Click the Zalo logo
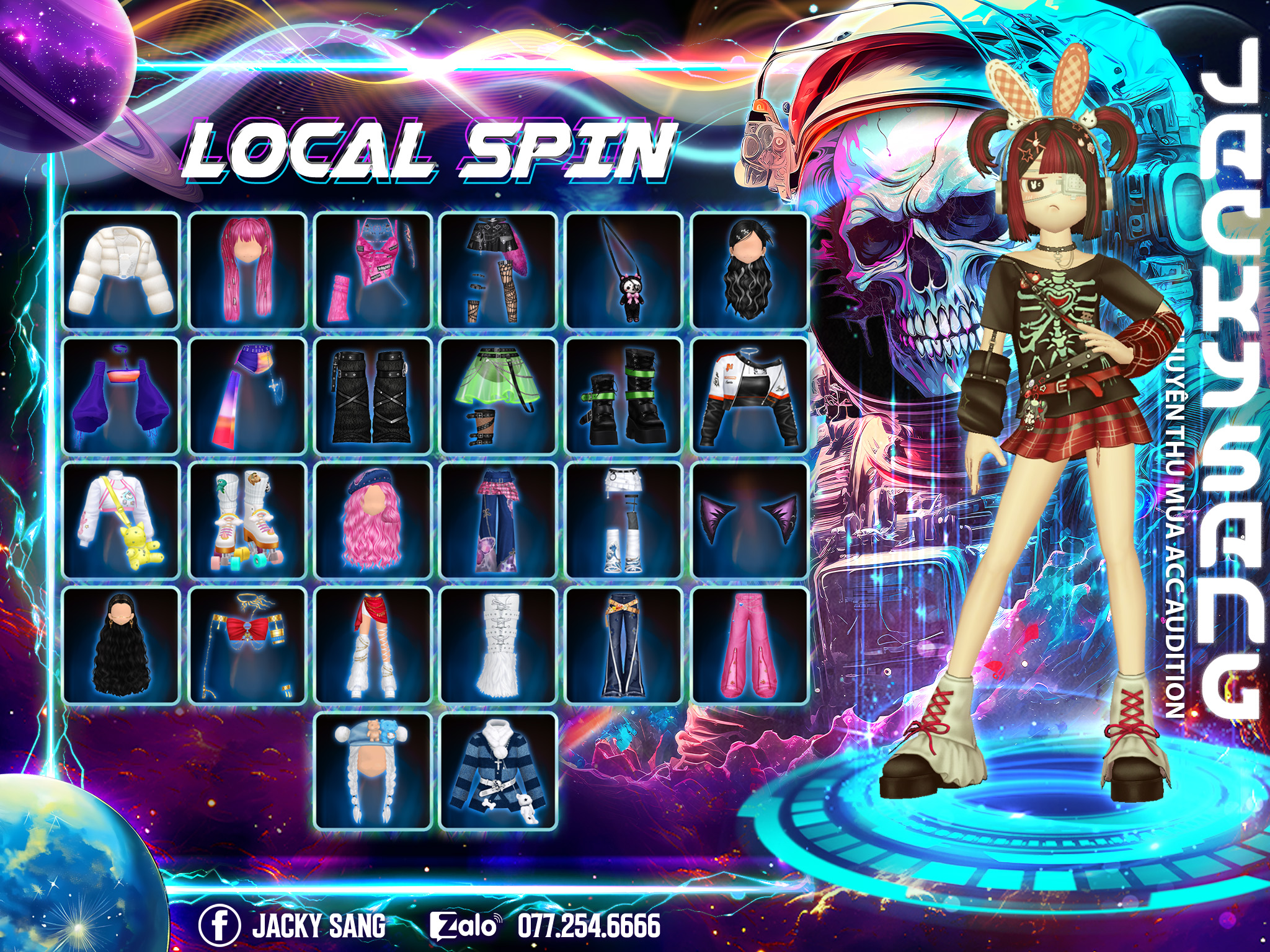Image resolution: width=1270 pixels, height=952 pixels. tap(464, 926)
